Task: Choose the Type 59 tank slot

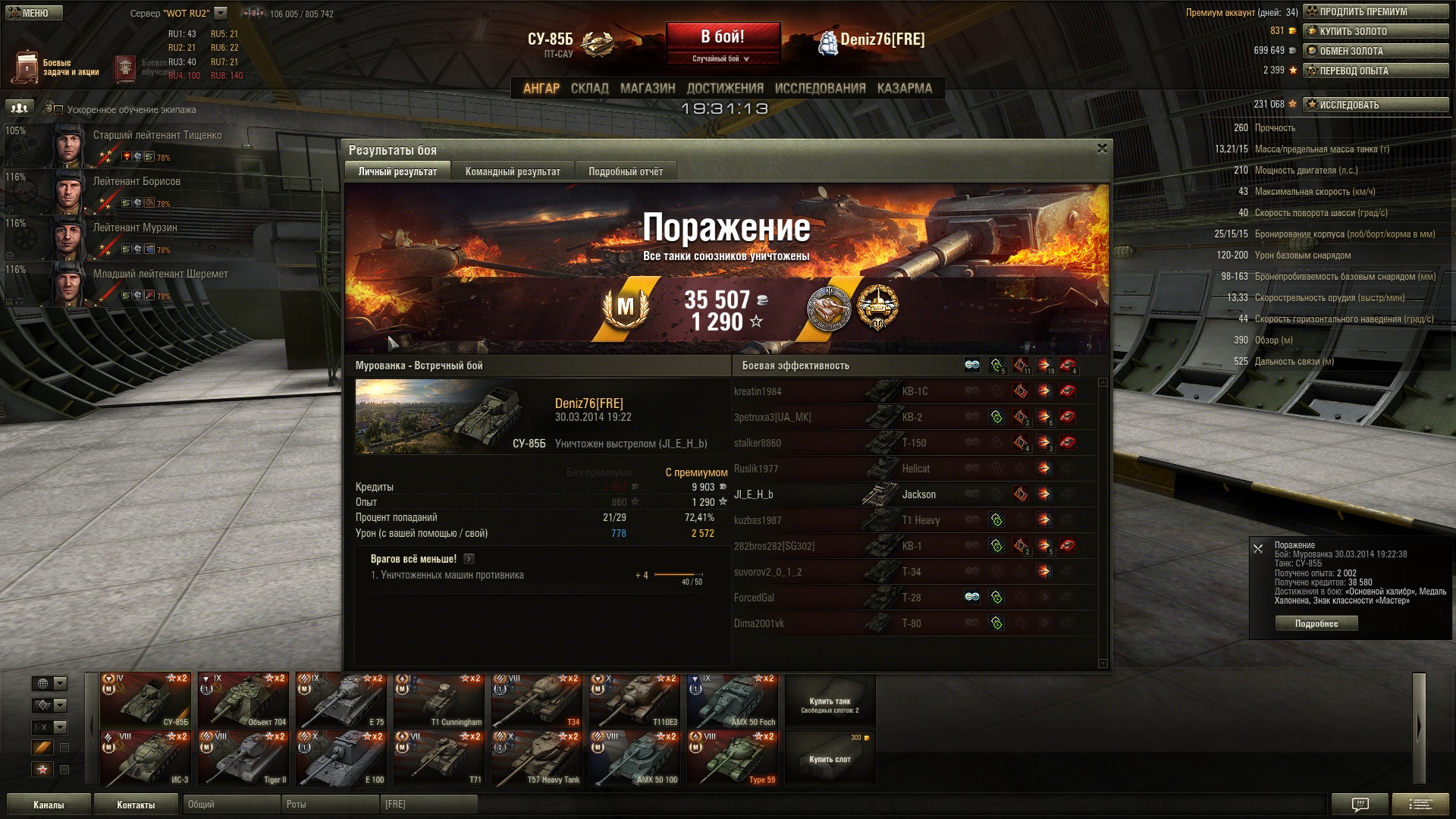Action: coord(732,758)
